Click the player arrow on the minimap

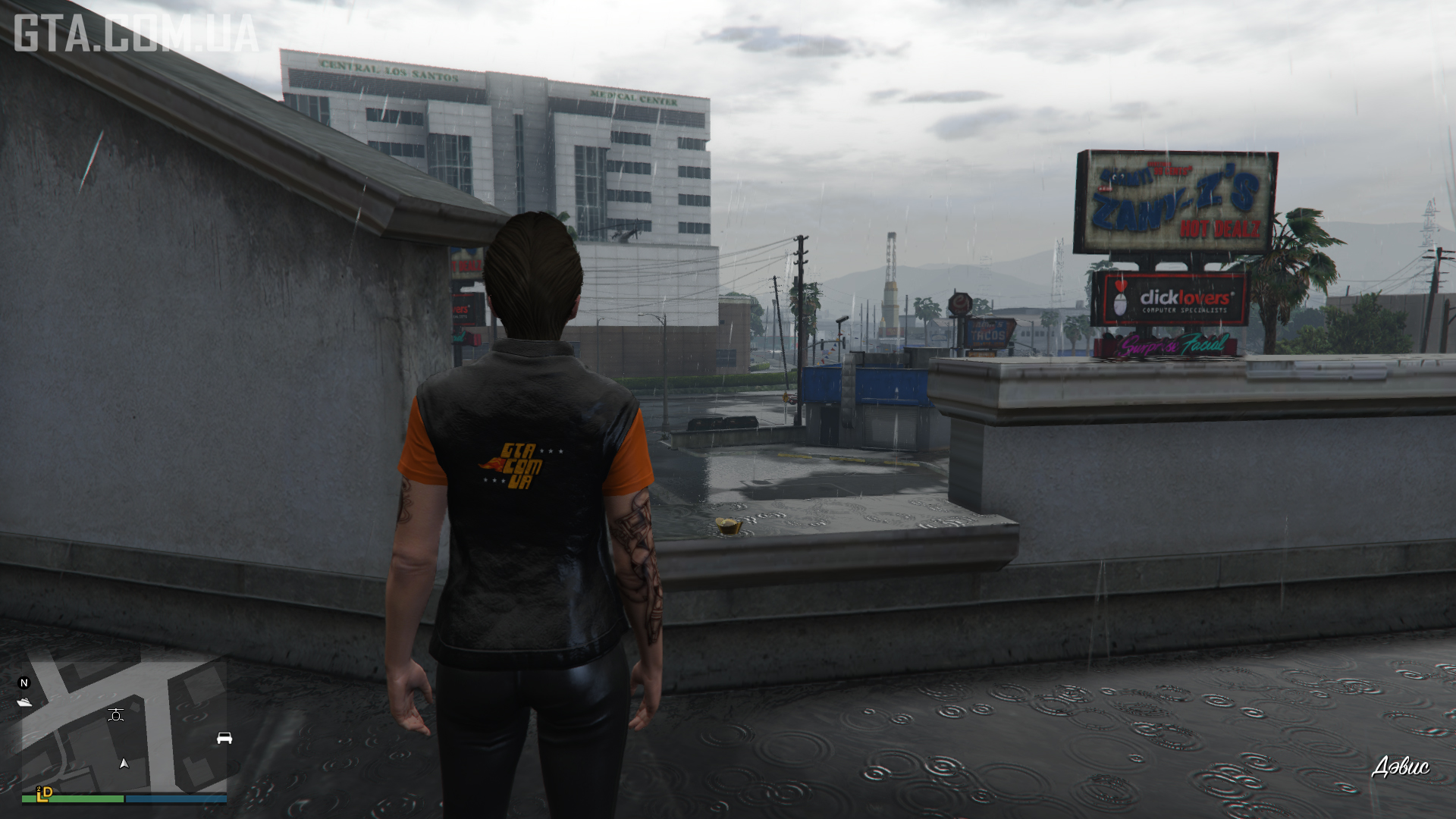tap(124, 764)
